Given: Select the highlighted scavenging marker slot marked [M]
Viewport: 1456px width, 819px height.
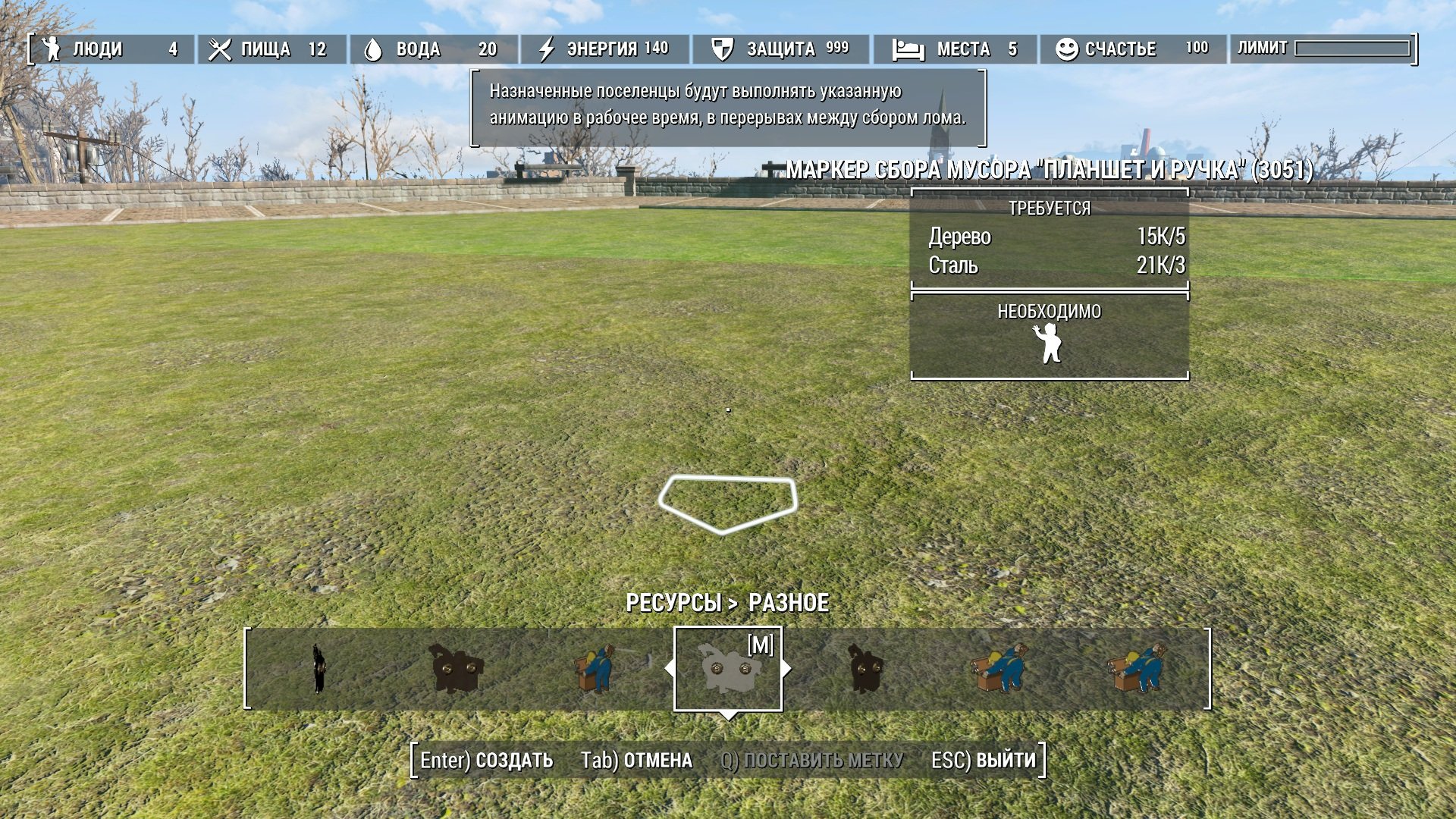Looking at the screenshot, I should 727,669.
